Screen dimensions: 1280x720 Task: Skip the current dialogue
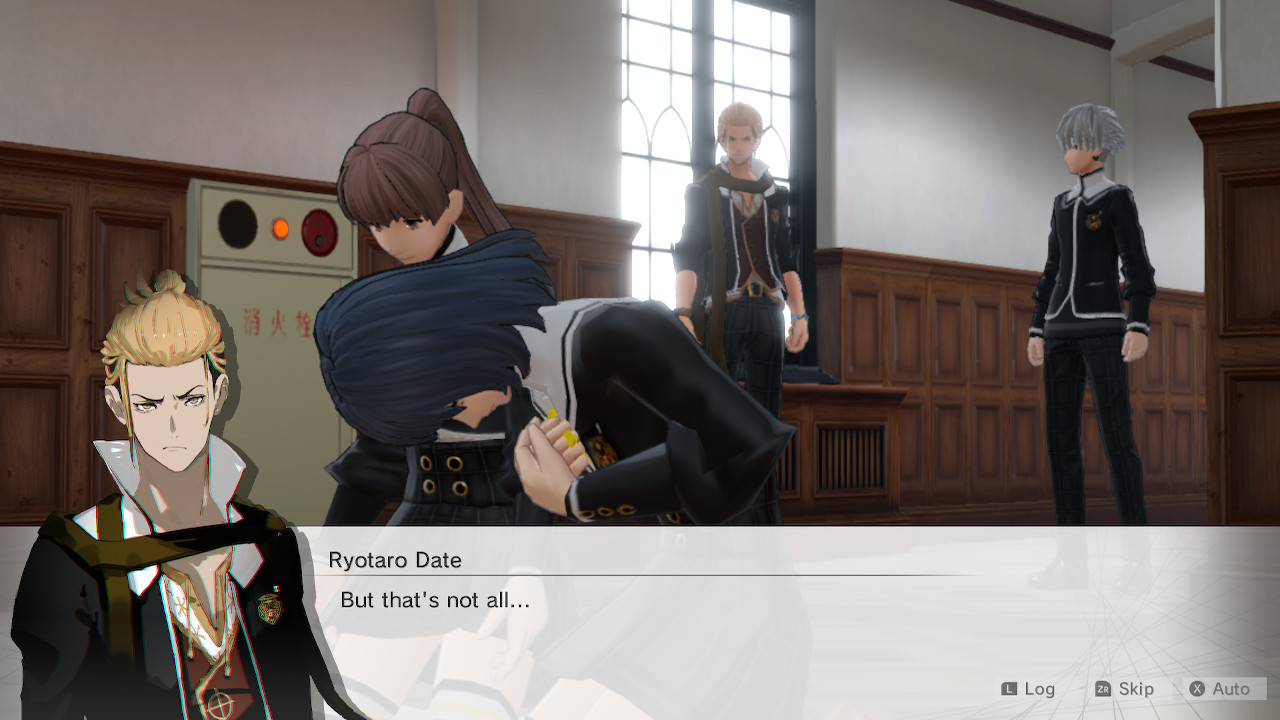pos(1124,689)
